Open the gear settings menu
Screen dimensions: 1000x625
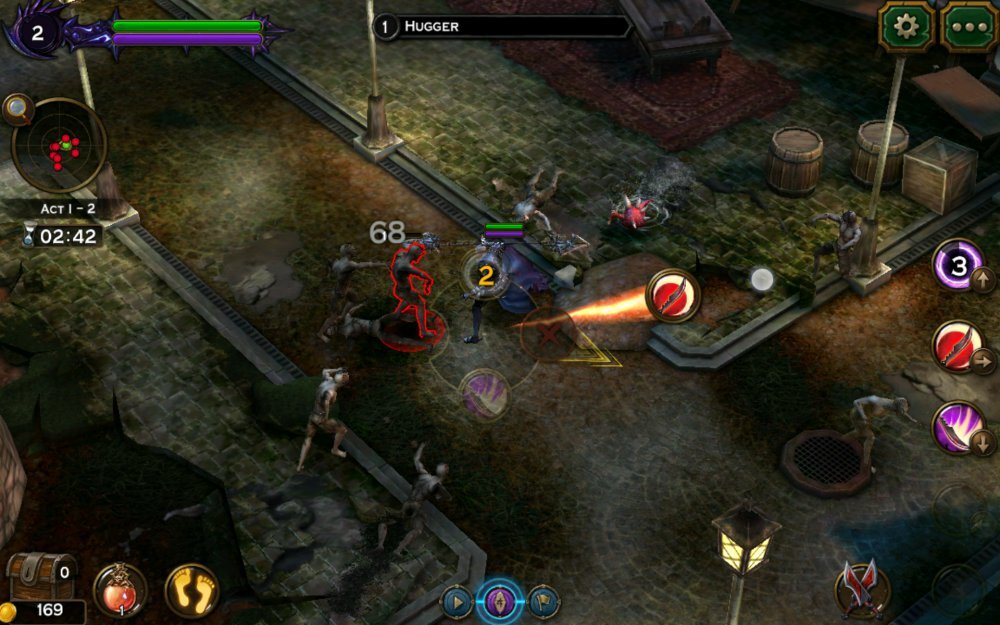click(x=906, y=27)
